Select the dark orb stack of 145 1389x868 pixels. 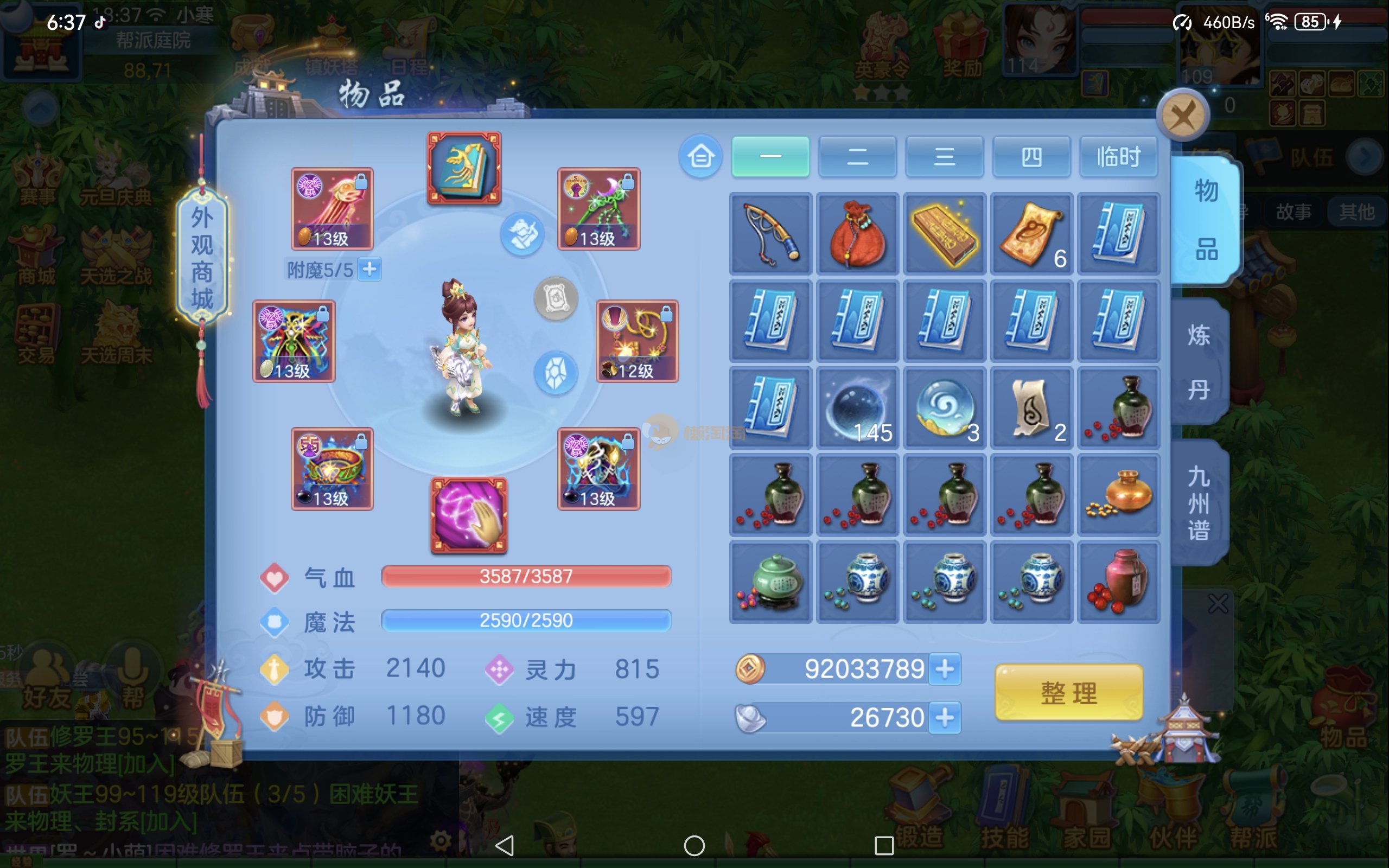(x=857, y=408)
